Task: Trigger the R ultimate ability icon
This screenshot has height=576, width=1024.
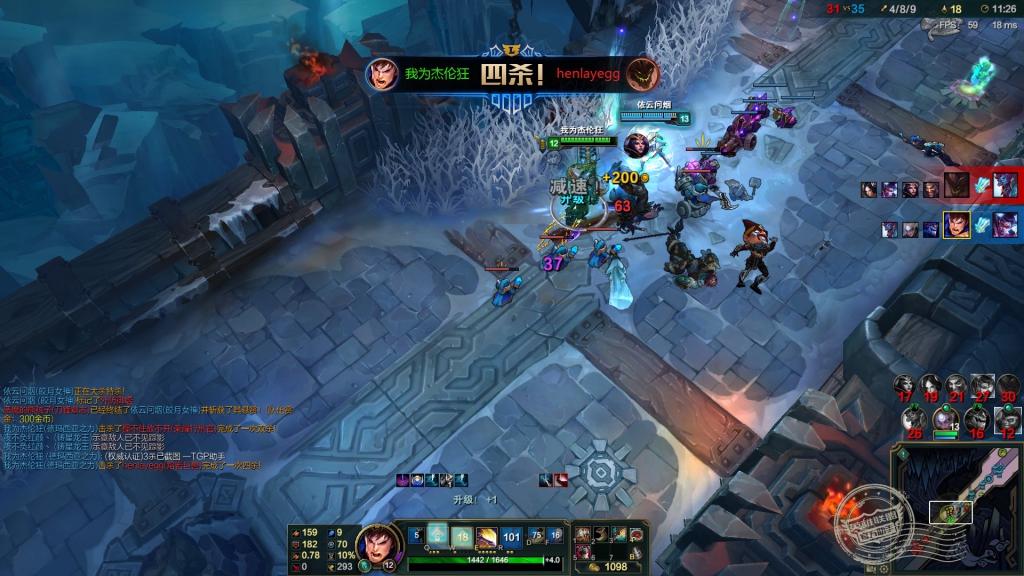Action: click(x=512, y=534)
